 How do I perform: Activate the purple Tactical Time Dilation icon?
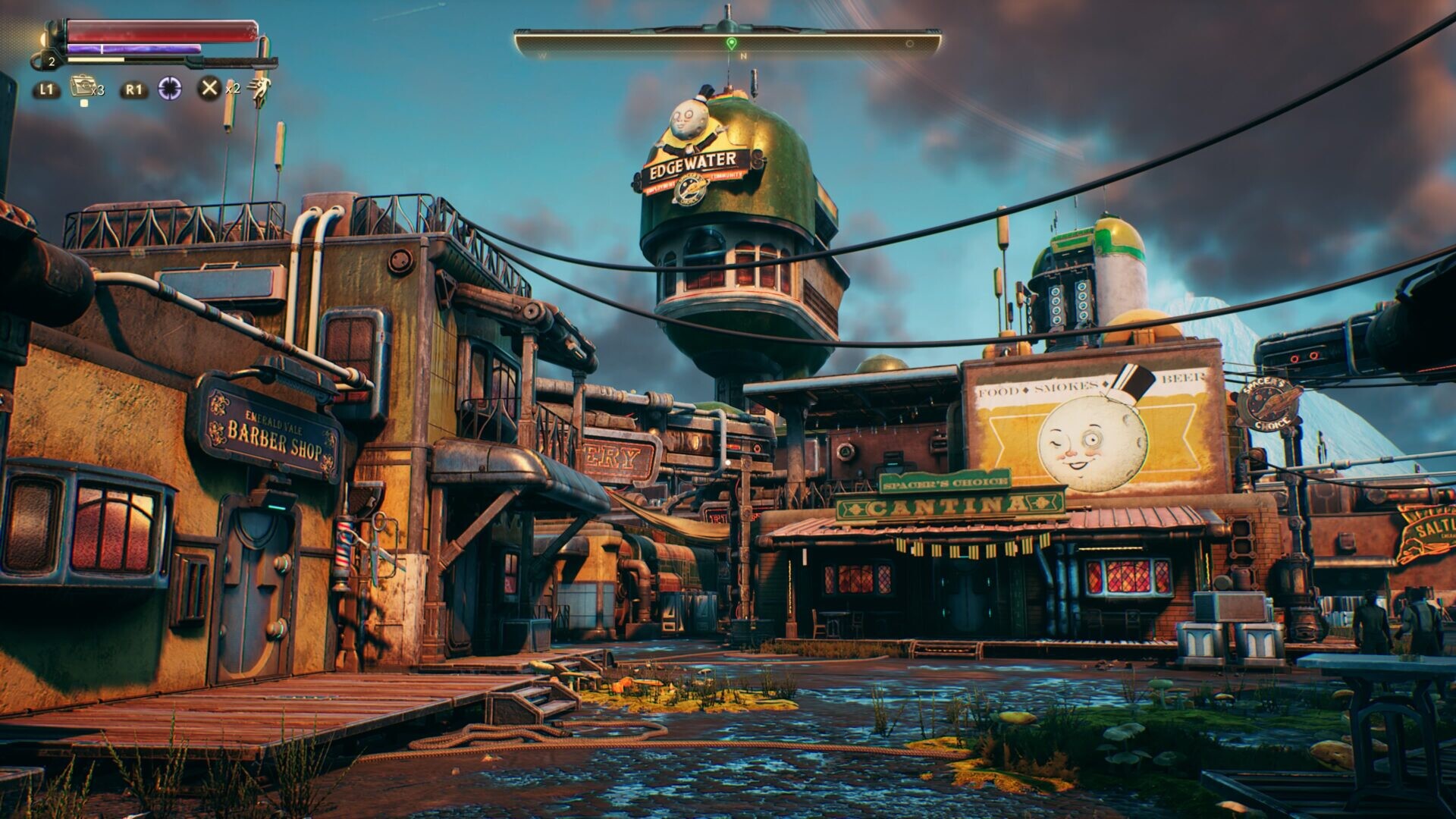point(170,89)
